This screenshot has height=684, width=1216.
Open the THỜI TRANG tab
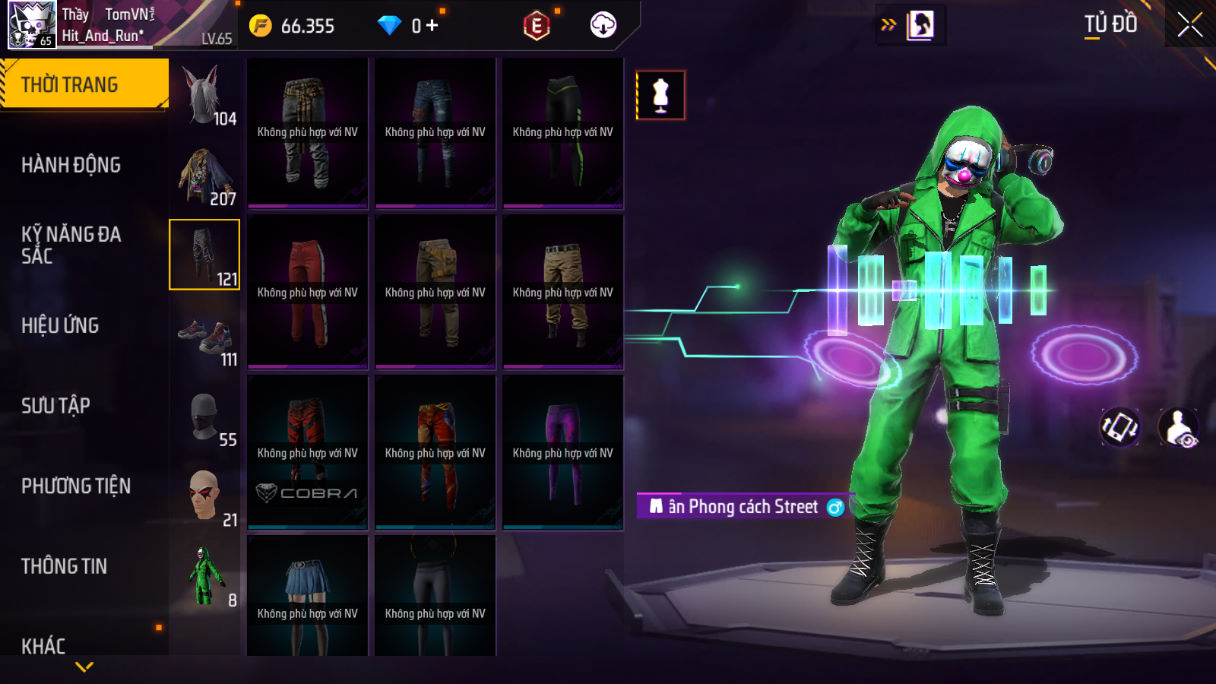(84, 85)
